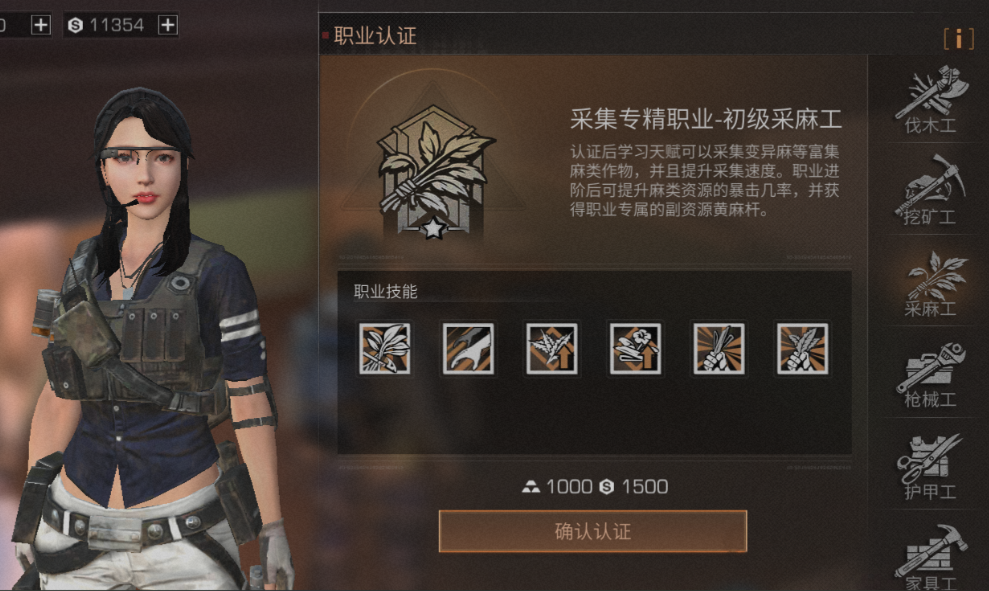View the fist holding stalks skill icon
Screen dimensions: 989x591
coord(719,349)
